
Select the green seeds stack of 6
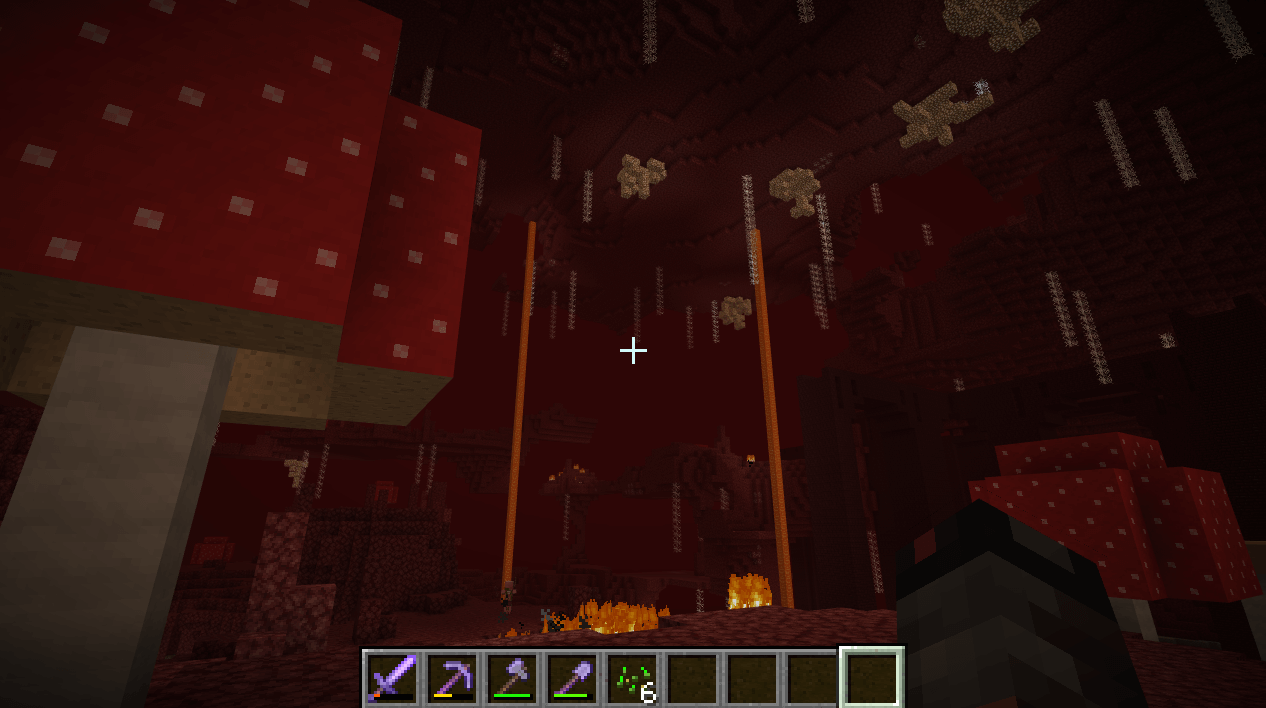632,677
